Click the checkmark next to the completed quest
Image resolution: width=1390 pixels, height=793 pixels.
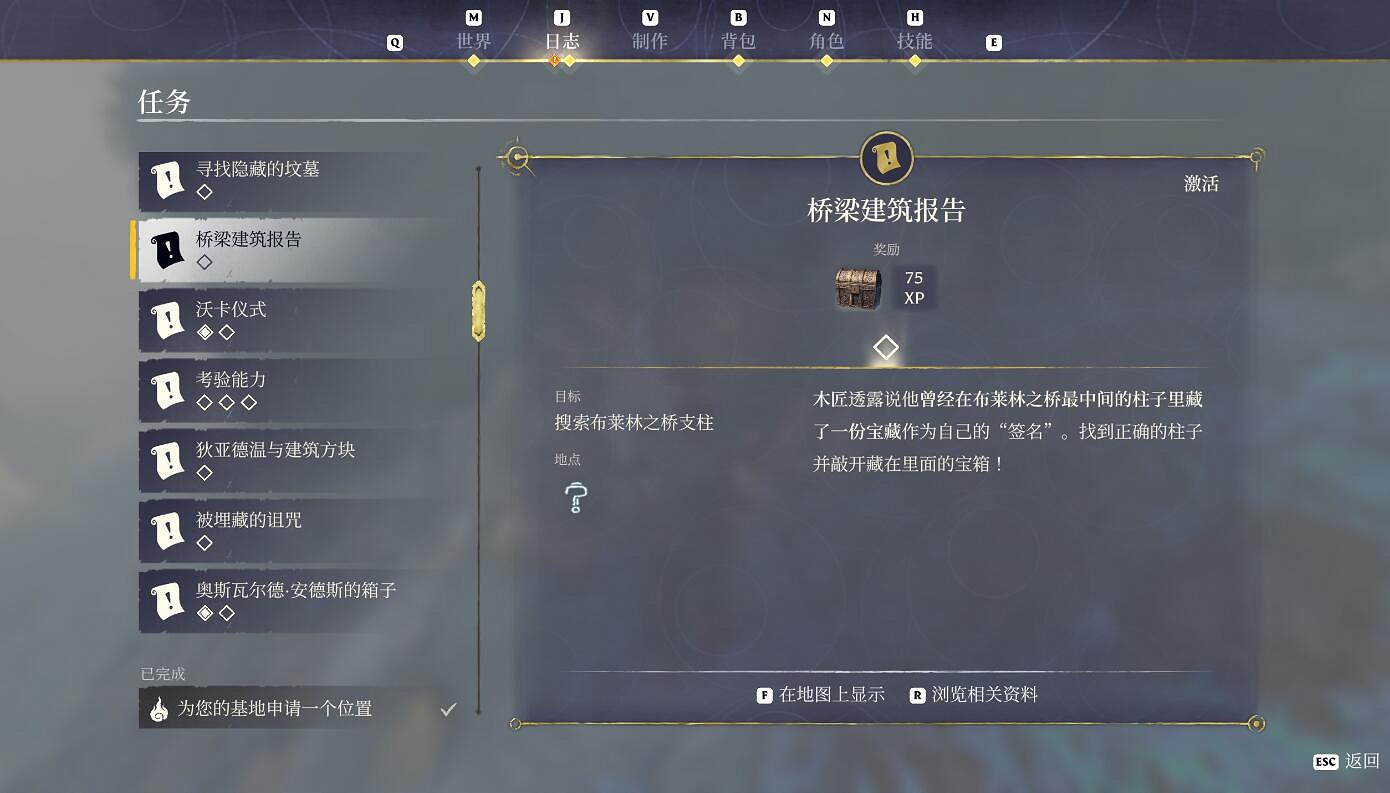(x=447, y=708)
